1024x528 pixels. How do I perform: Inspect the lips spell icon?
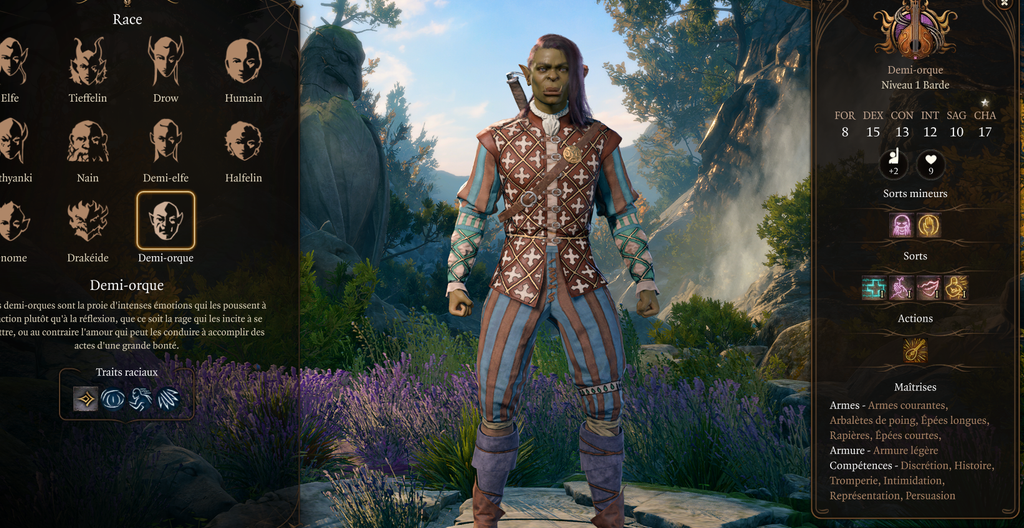tap(929, 288)
